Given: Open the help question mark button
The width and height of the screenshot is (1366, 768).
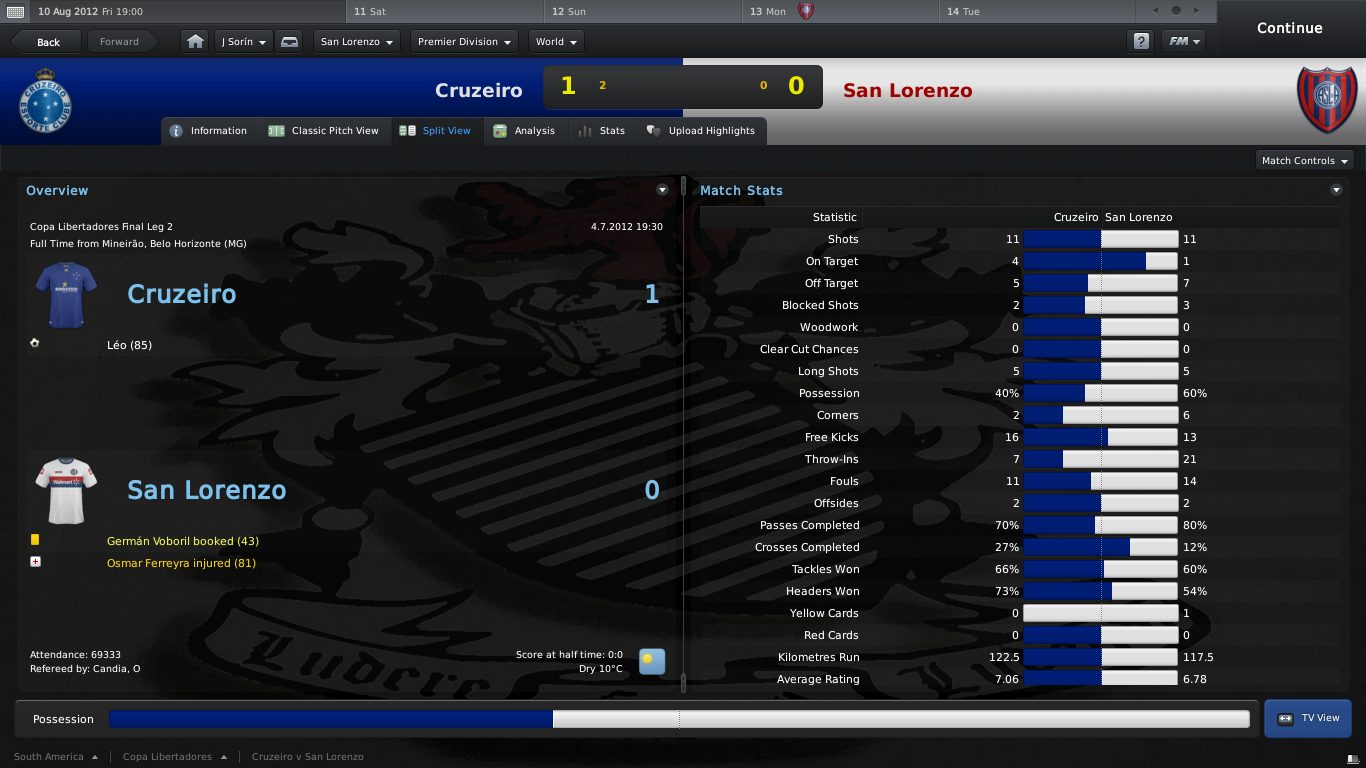Looking at the screenshot, I should 1140,42.
